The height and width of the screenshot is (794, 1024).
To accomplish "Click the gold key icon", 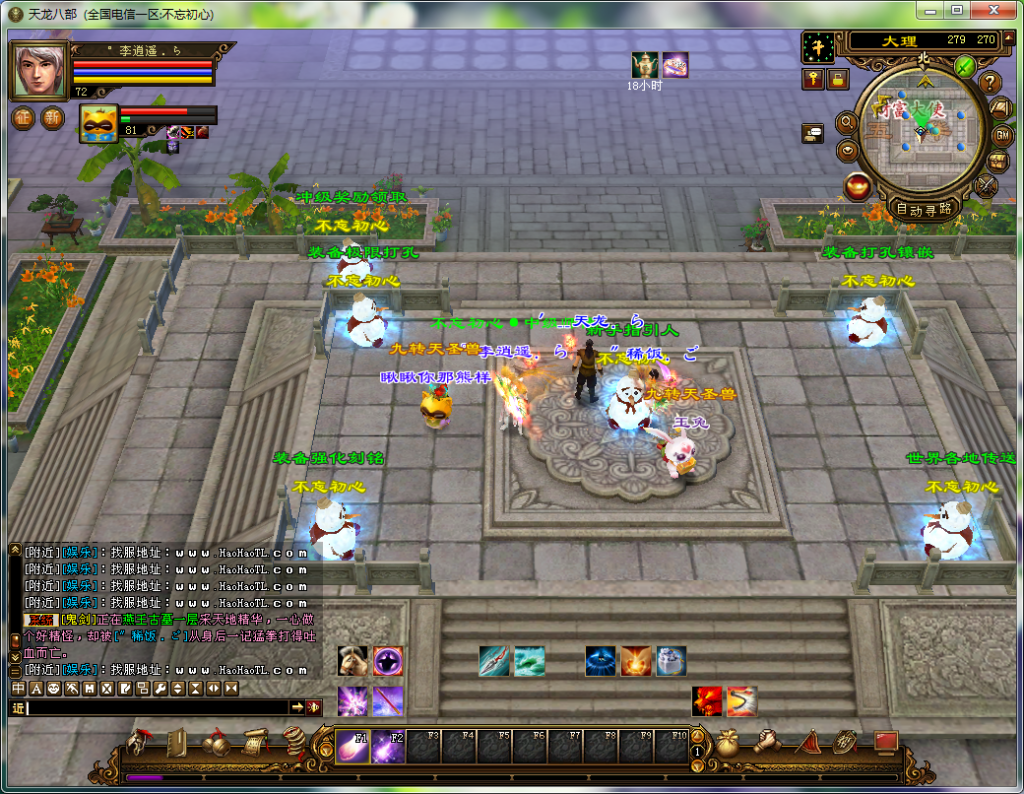I will tap(813, 79).
